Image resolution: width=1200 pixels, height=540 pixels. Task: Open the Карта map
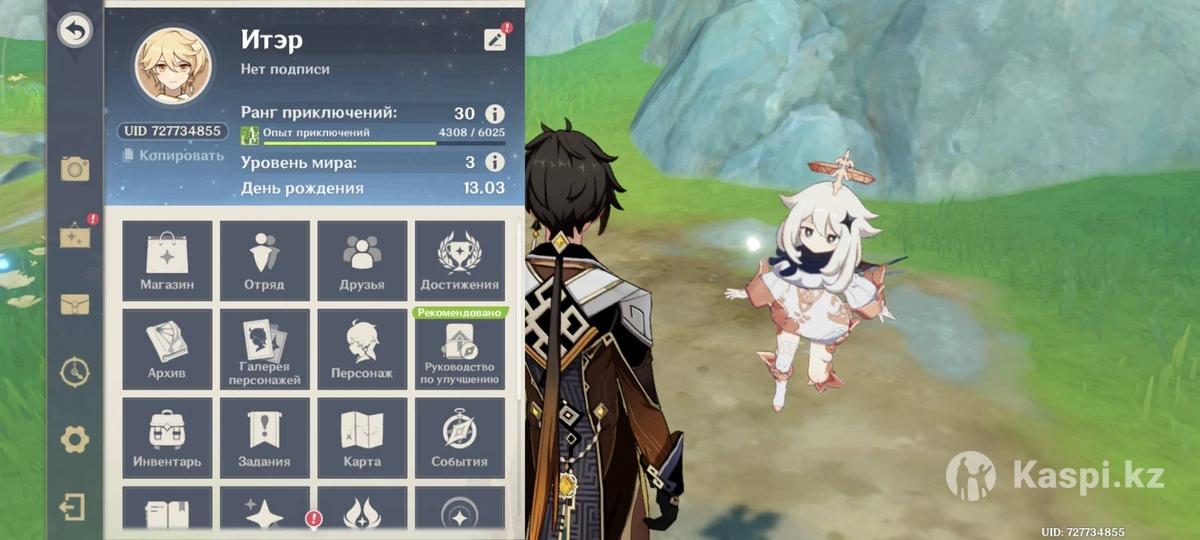(x=362, y=437)
